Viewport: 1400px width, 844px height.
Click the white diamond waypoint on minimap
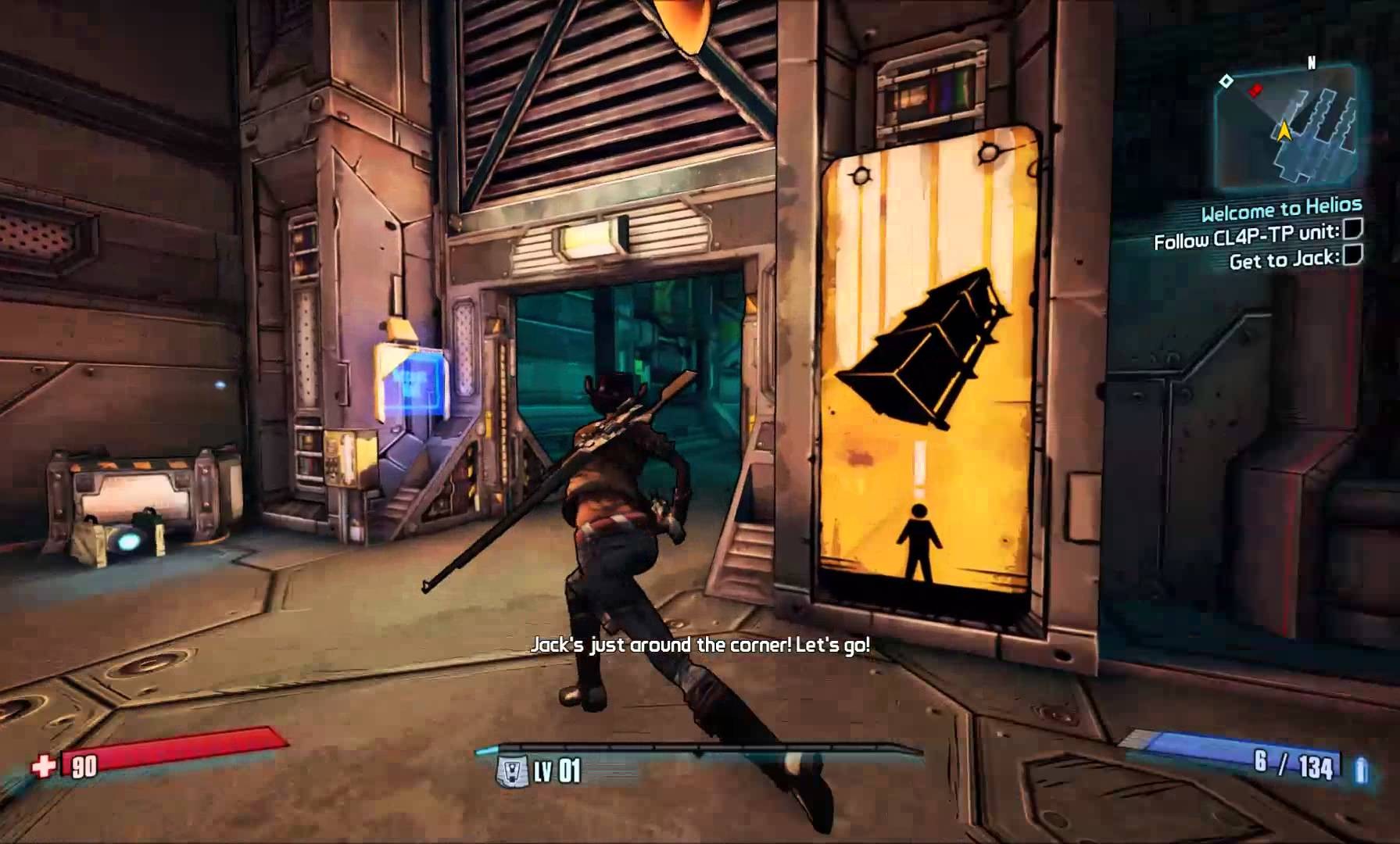point(1226,80)
